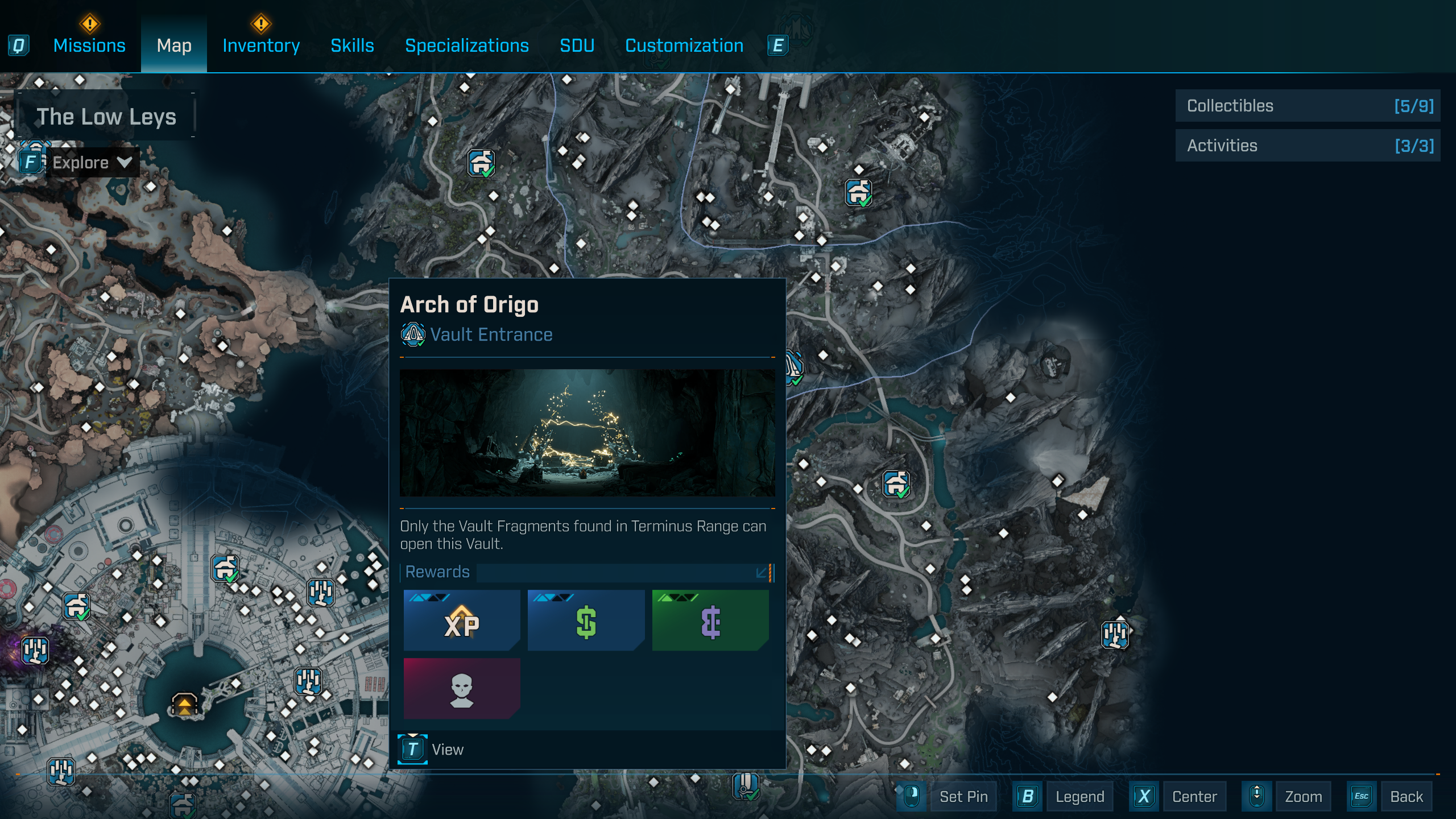1456x819 pixels.
Task: Open the Arch of Origo preview image
Action: coord(587,433)
